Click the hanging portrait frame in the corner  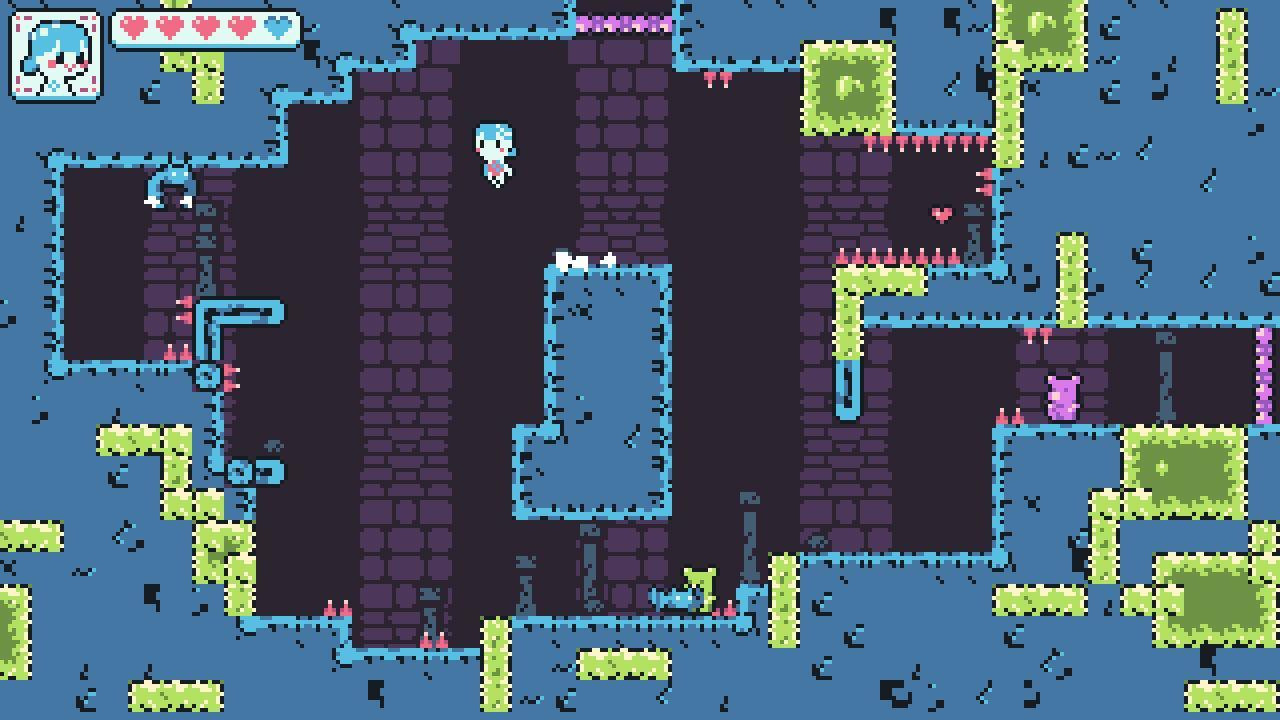point(55,55)
